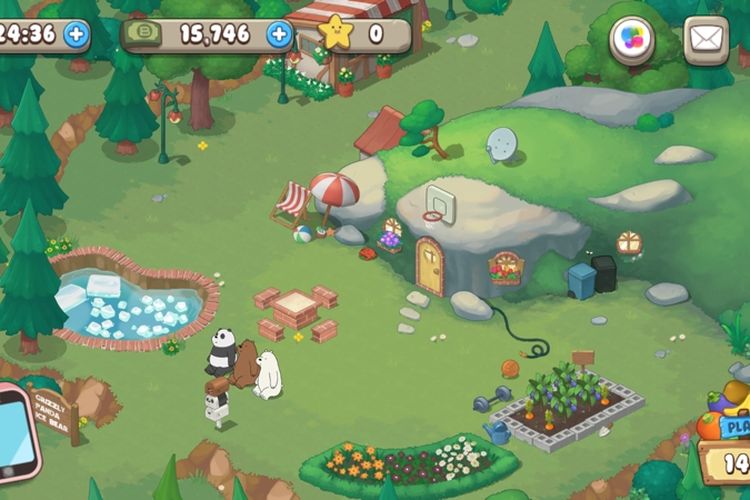
Task: Tap the smiling star counter
Action: coord(338,34)
